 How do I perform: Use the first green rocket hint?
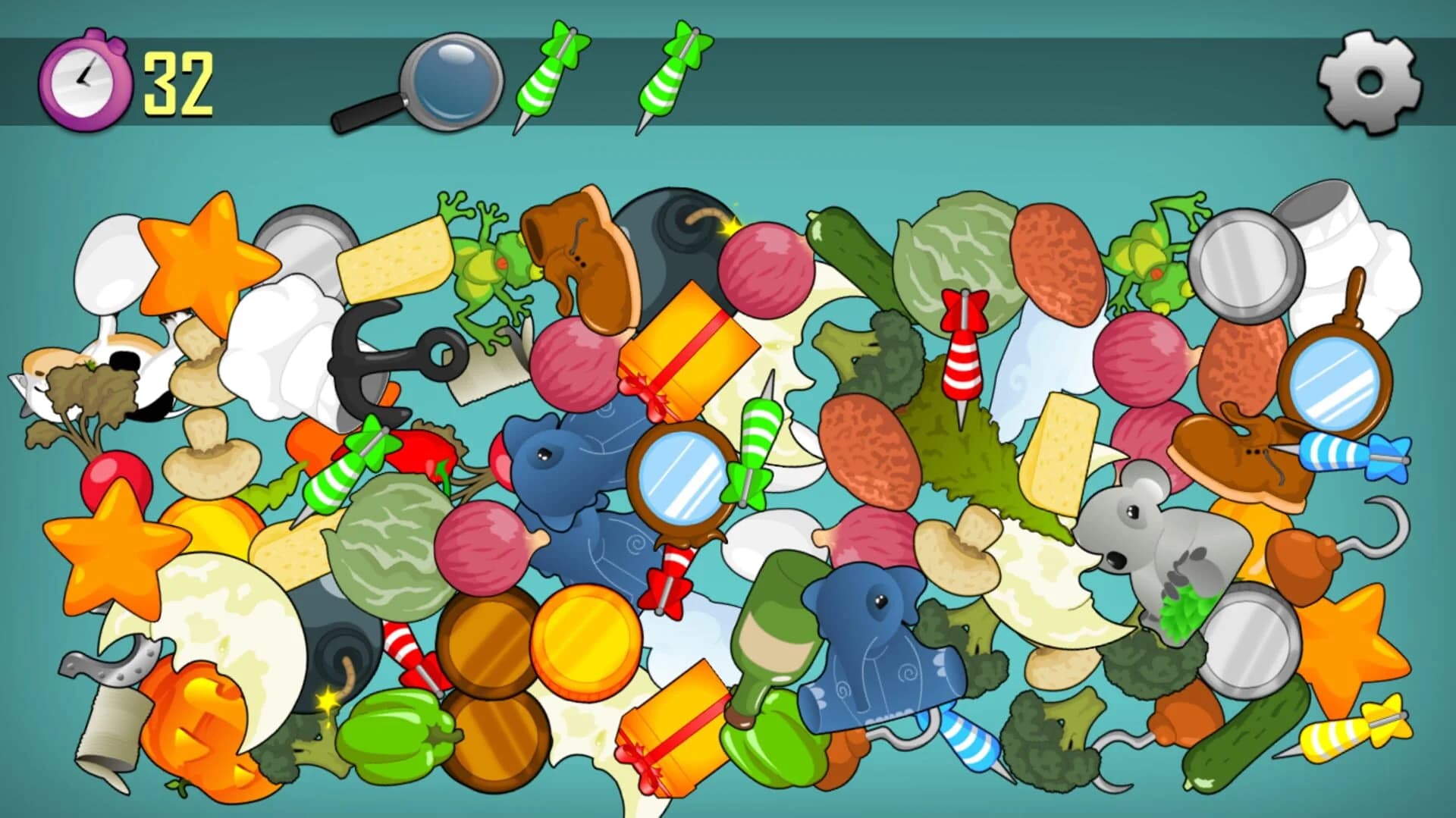pyautogui.click(x=554, y=76)
